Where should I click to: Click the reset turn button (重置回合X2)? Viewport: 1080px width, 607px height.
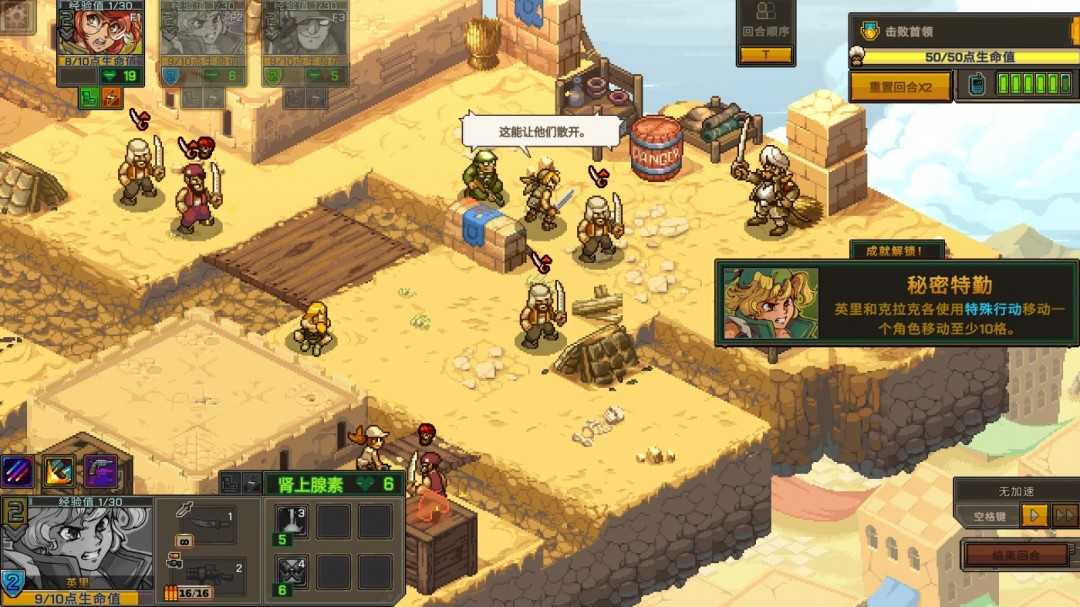(x=900, y=86)
